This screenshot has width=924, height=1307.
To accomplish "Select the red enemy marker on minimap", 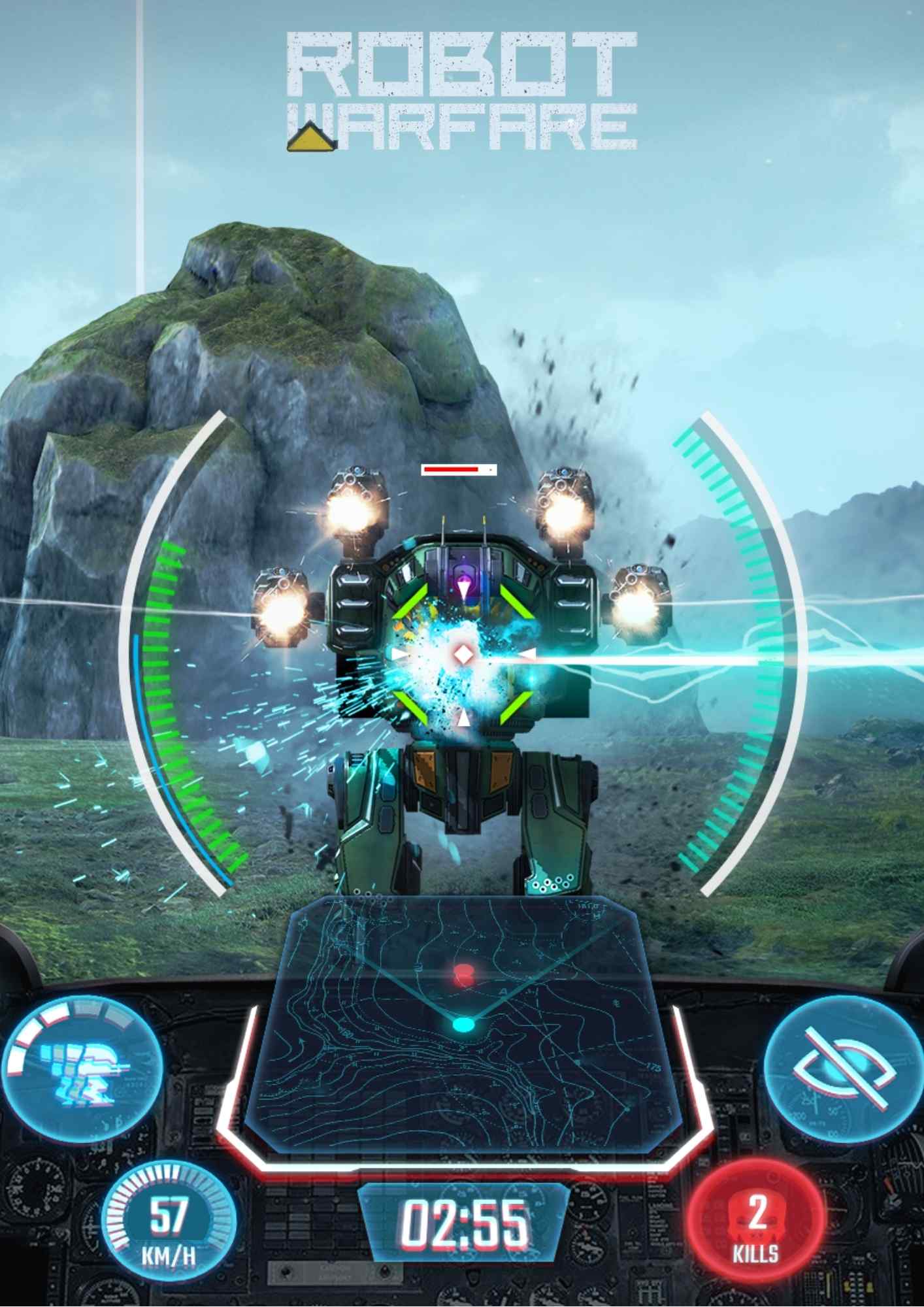I will 464,974.
